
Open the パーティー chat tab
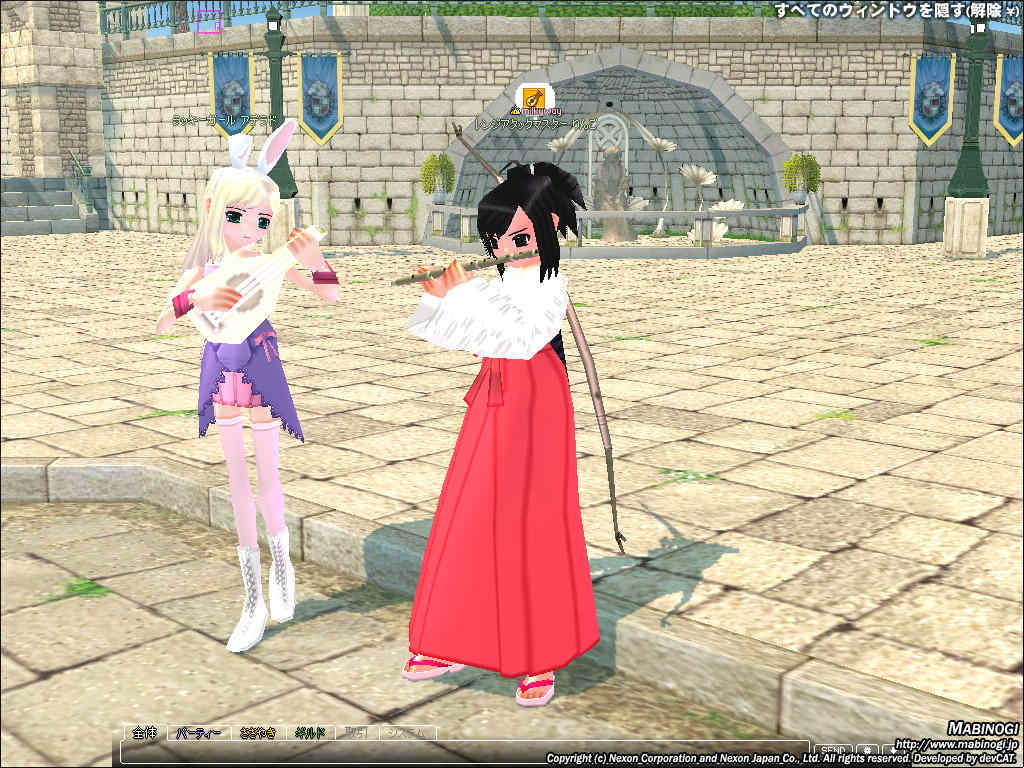[x=199, y=733]
